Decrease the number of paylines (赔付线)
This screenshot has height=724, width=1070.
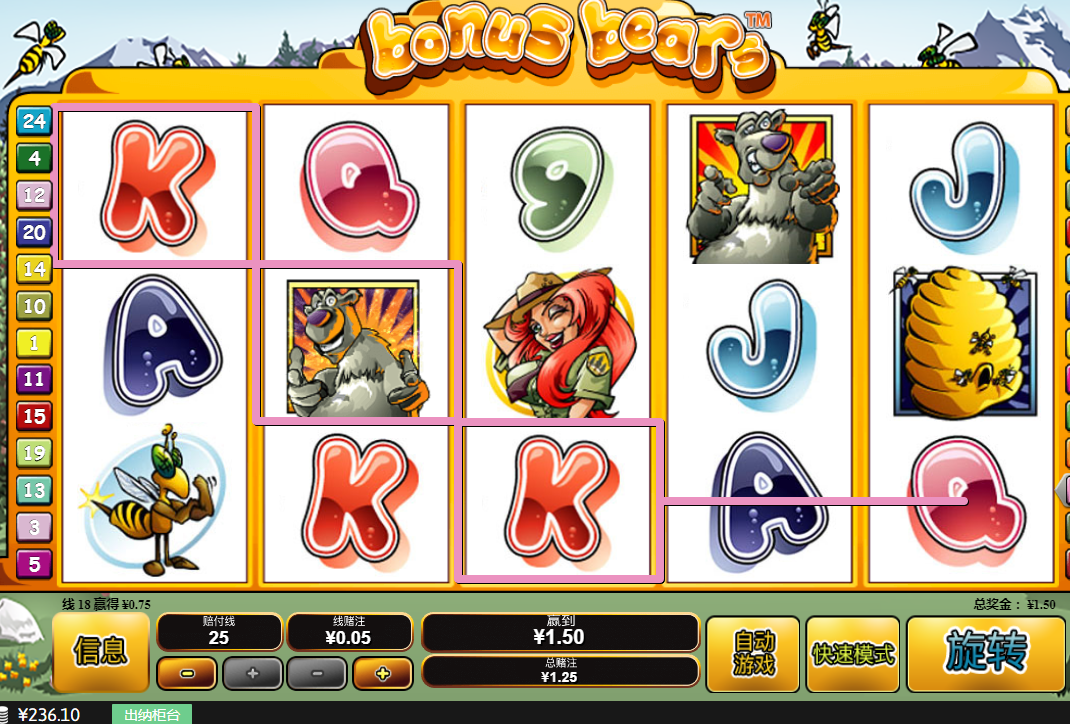point(187,674)
